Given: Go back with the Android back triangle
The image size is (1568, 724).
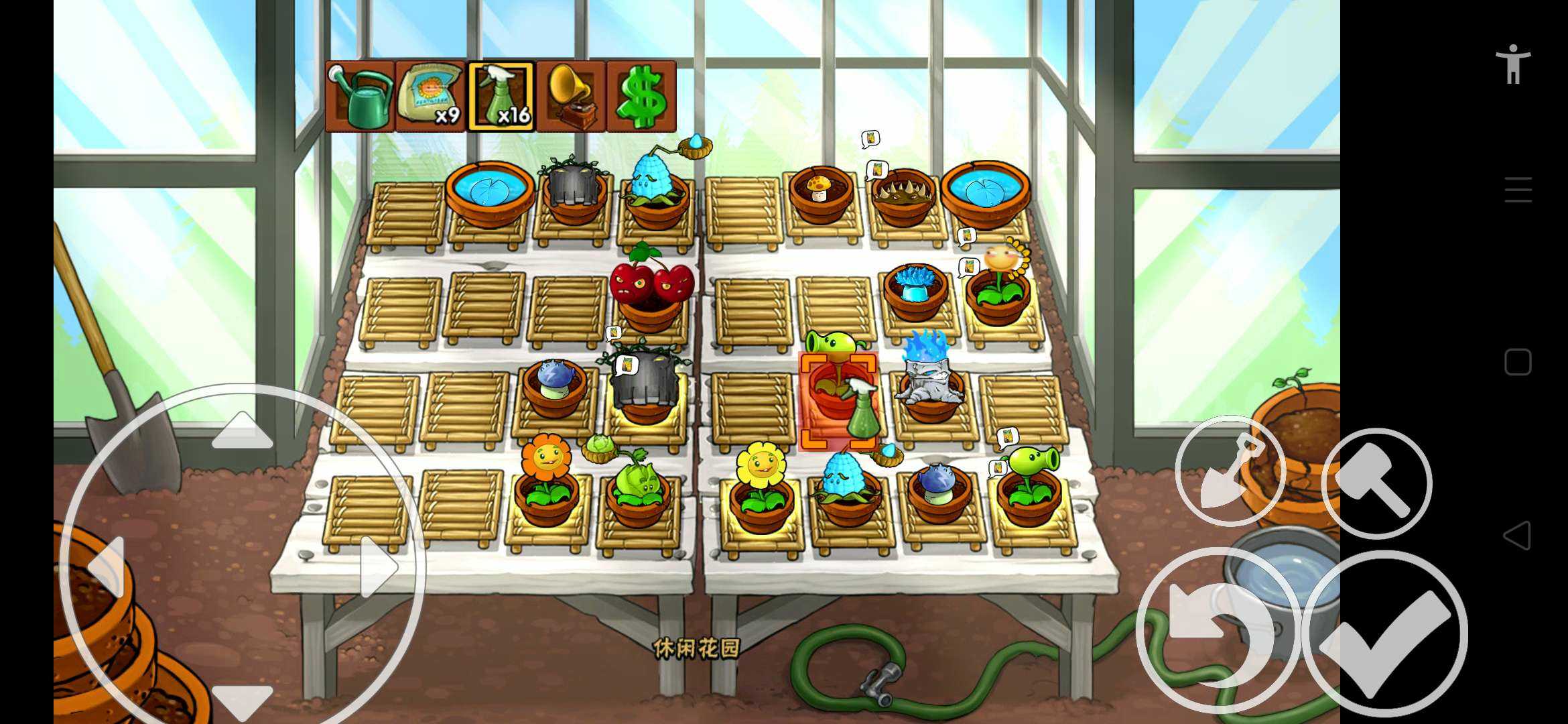Looking at the screenshot, I should tap(1517, 536).
